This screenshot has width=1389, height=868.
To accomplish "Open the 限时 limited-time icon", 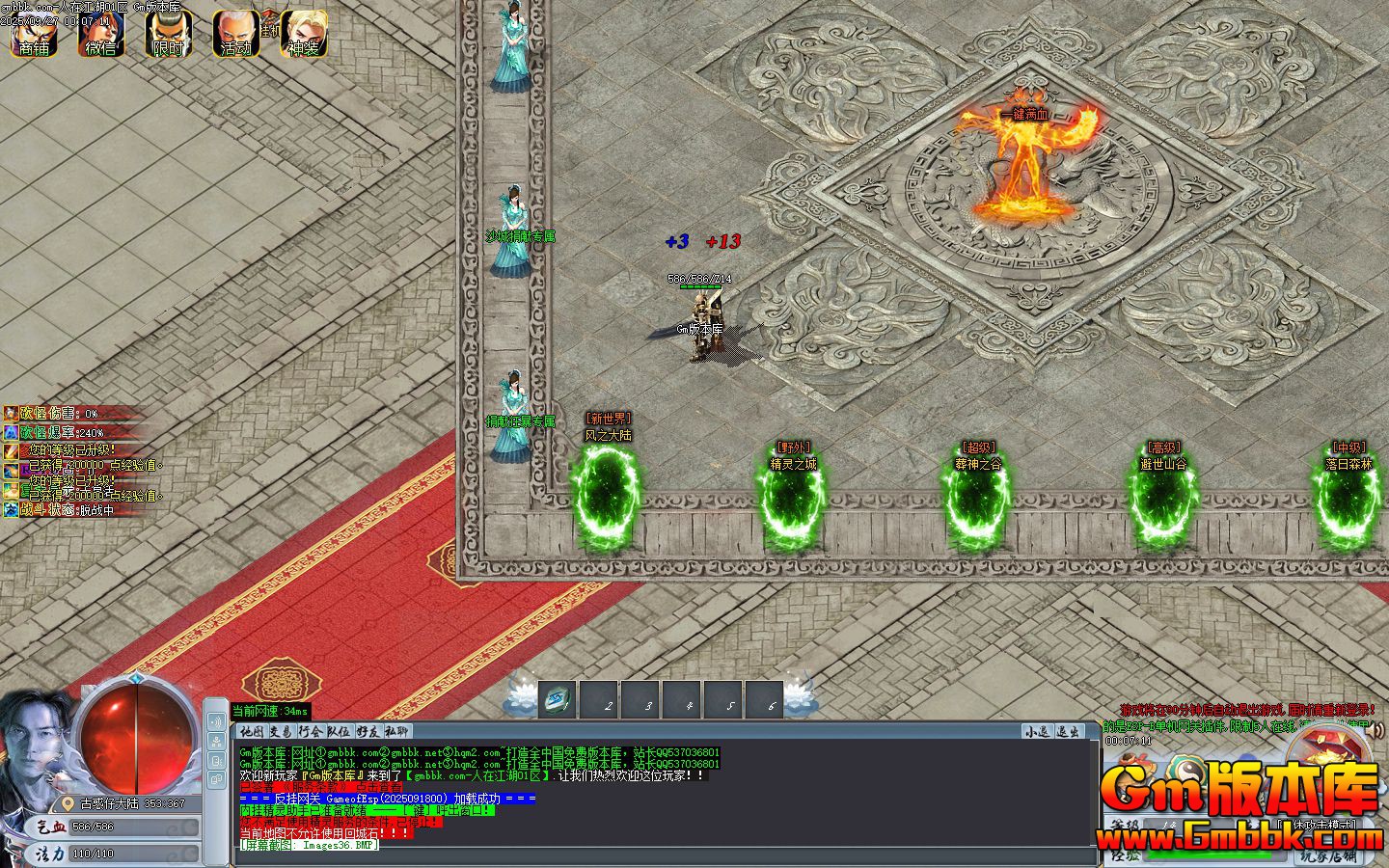I will (x=169, y=34).
